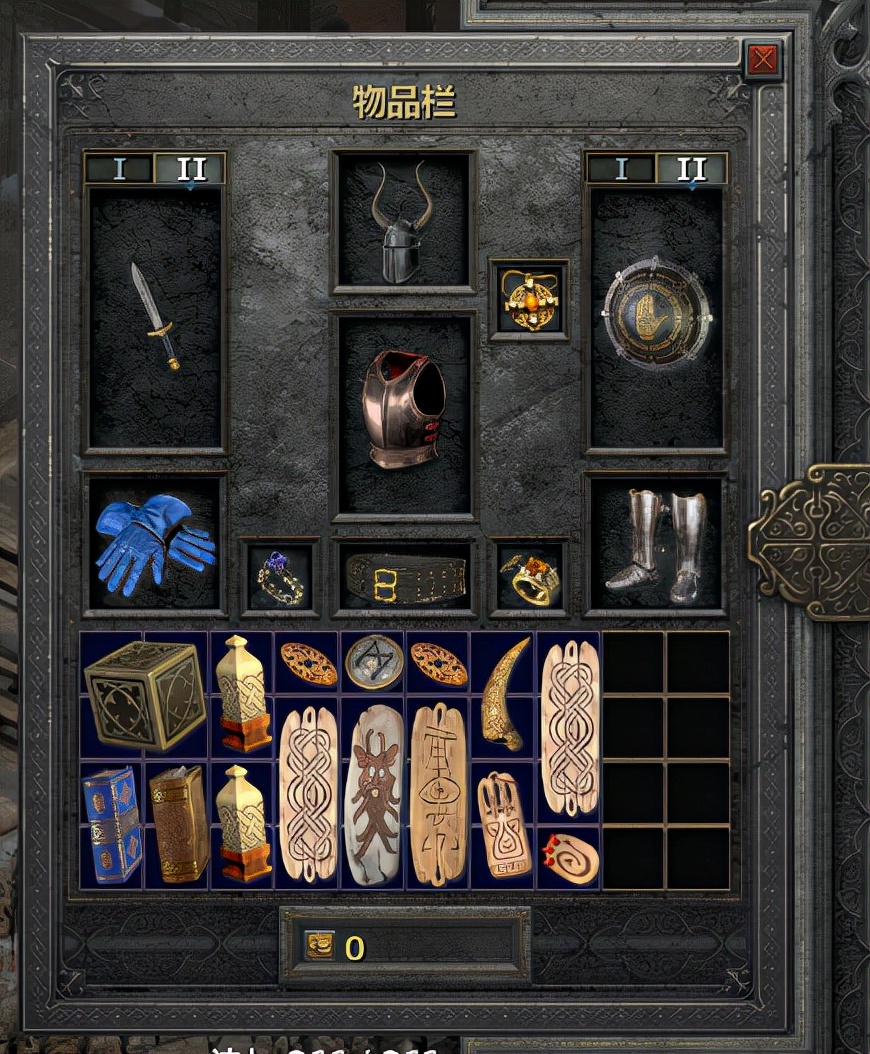
Task: Close the inventory window
Action: point(763,60)
